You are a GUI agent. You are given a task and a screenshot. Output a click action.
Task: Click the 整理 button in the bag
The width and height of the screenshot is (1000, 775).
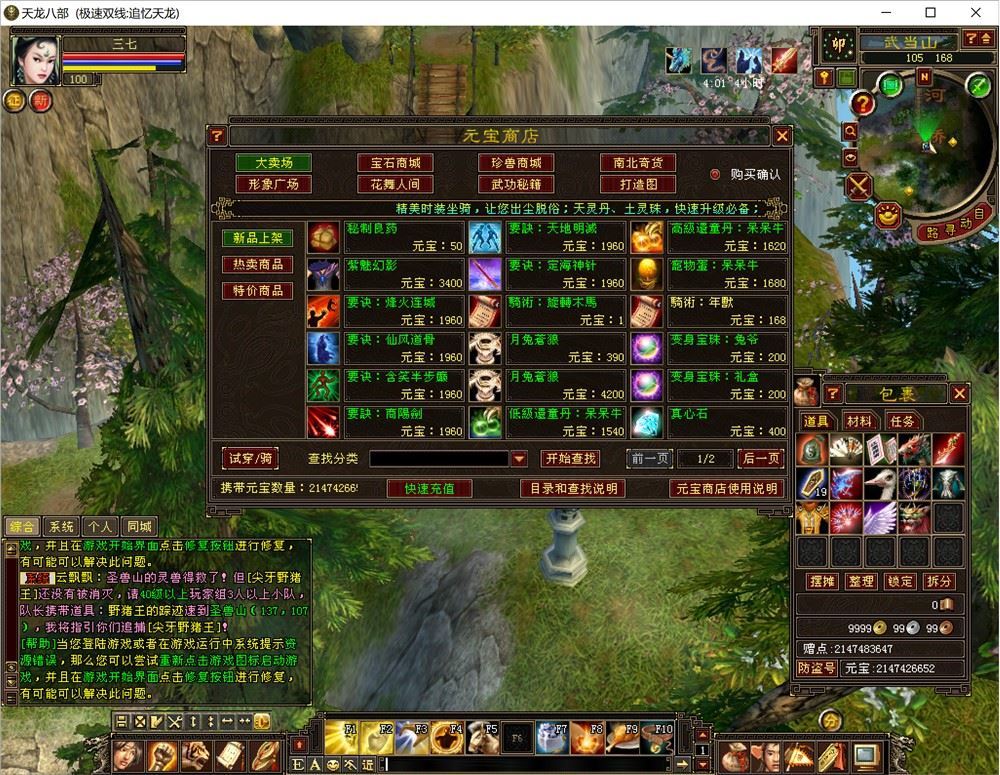coord(860,581)
